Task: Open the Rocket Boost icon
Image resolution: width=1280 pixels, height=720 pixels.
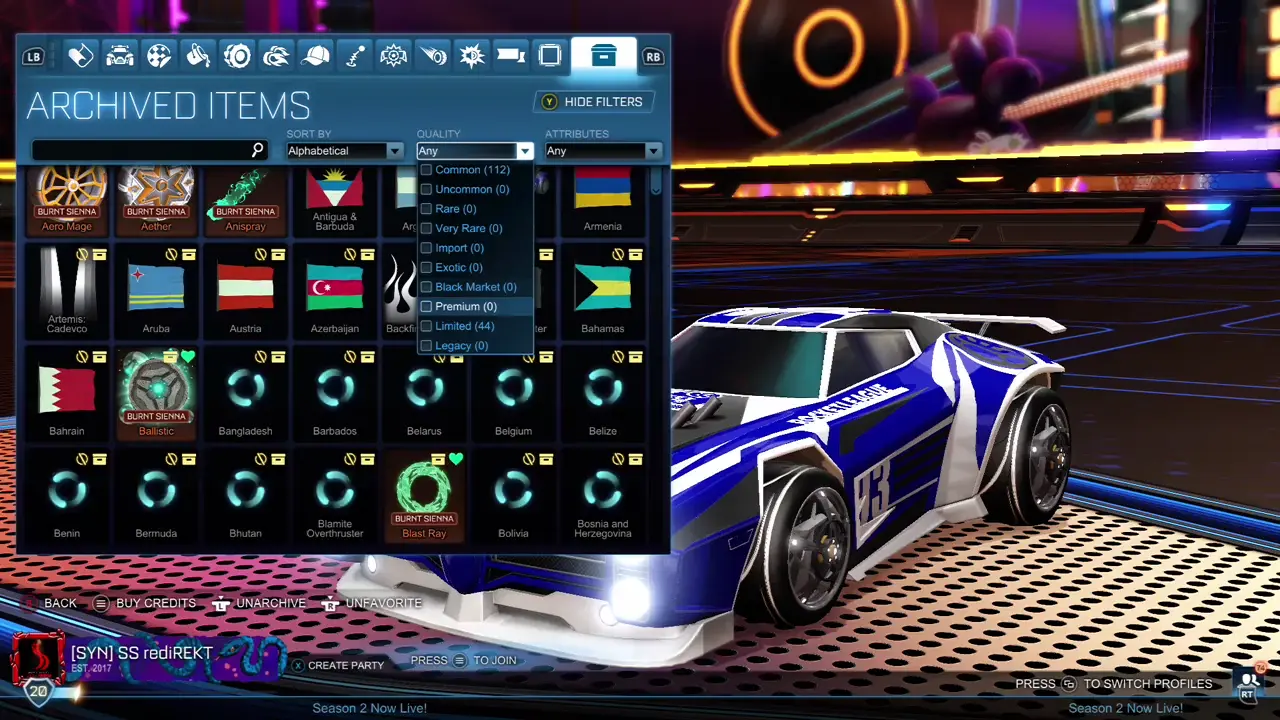Action: tap(276, 56)
